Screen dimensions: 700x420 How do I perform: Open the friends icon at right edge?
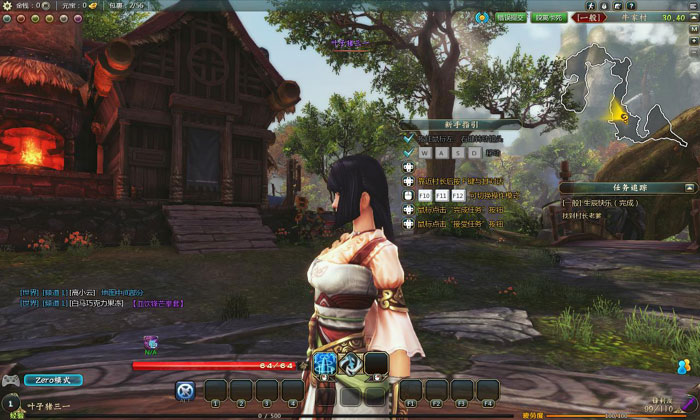(x=684, y=367)
